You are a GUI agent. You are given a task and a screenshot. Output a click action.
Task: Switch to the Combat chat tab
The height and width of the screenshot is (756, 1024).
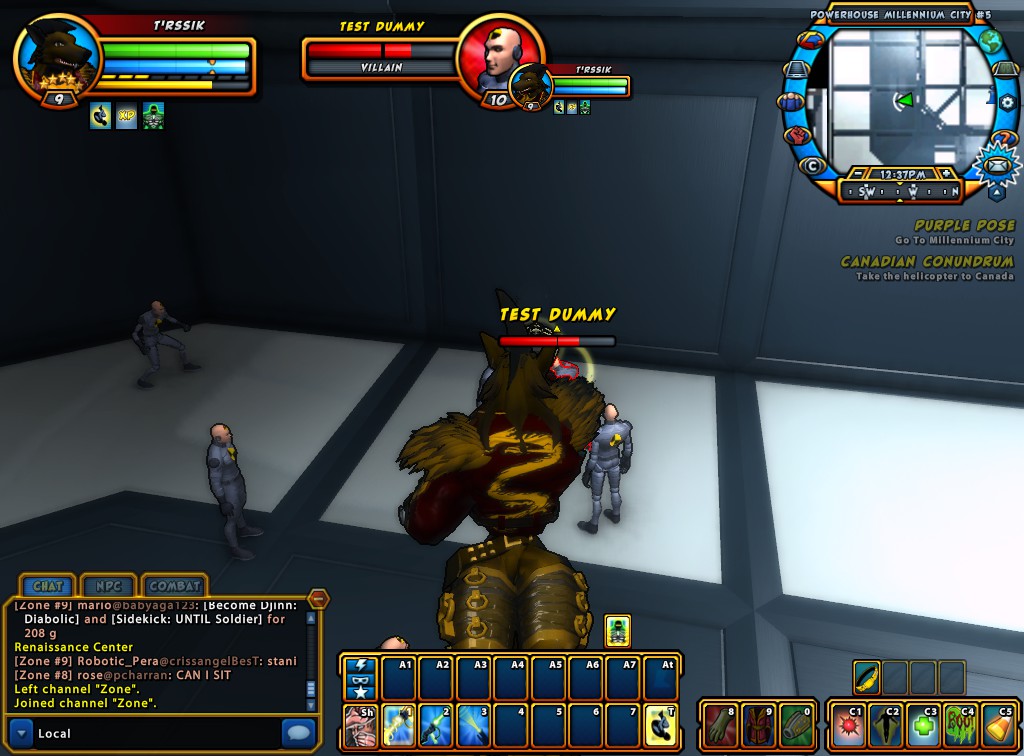click(175, 585)
